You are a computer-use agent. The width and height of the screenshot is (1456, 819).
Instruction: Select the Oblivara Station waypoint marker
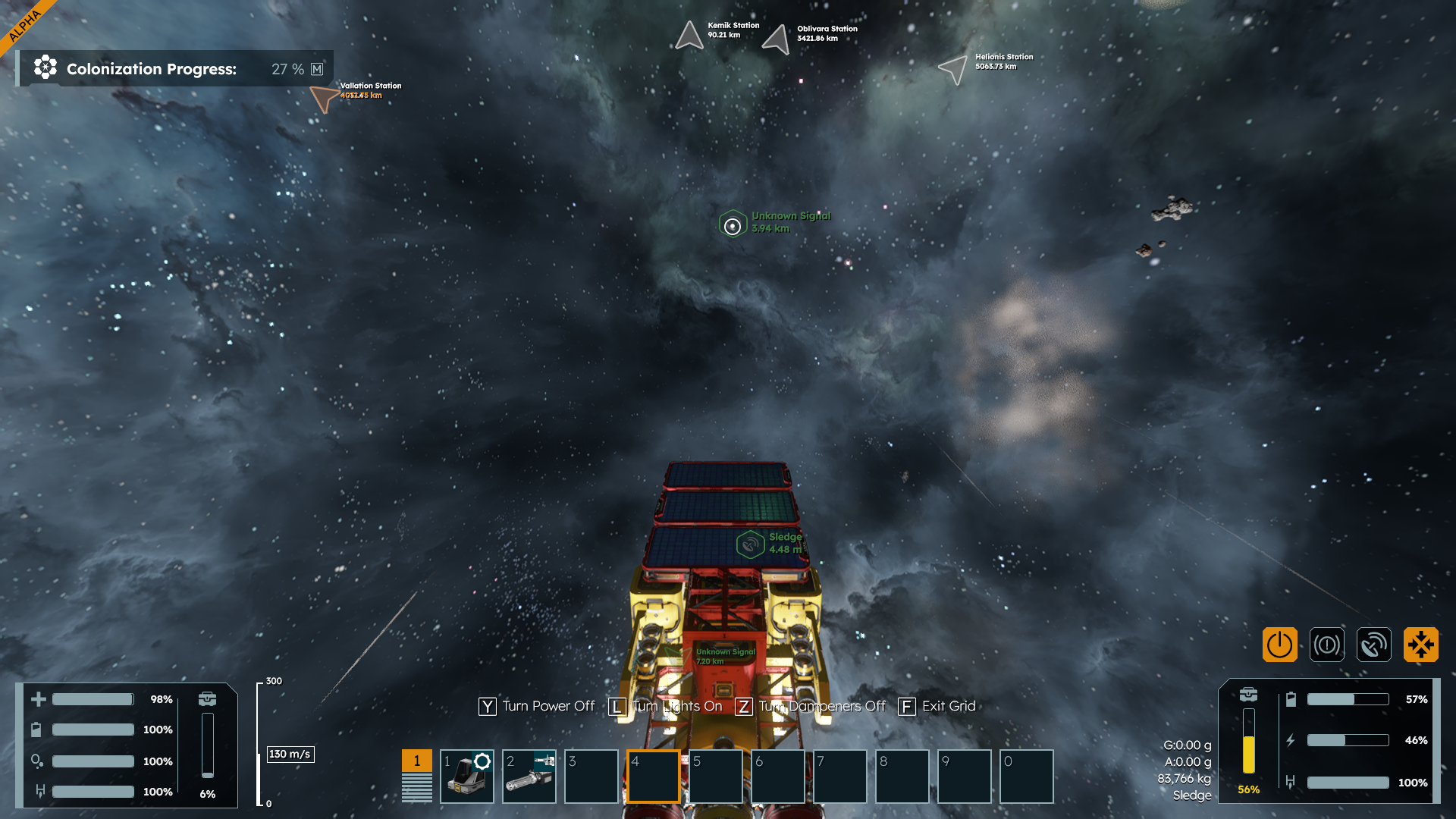click(x=777, y=39)
